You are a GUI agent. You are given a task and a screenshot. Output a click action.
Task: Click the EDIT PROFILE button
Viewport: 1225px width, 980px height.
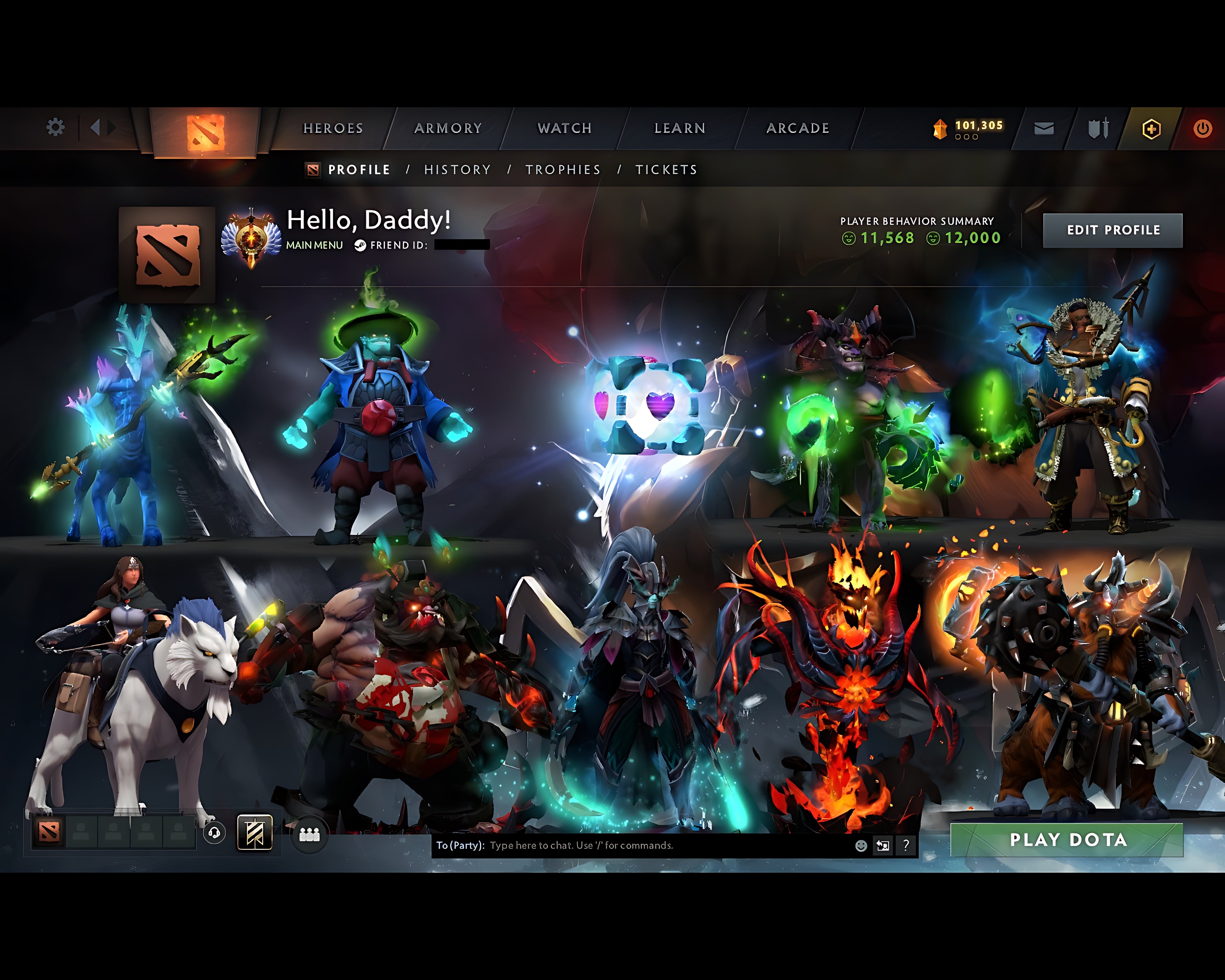click(1113, 230)
